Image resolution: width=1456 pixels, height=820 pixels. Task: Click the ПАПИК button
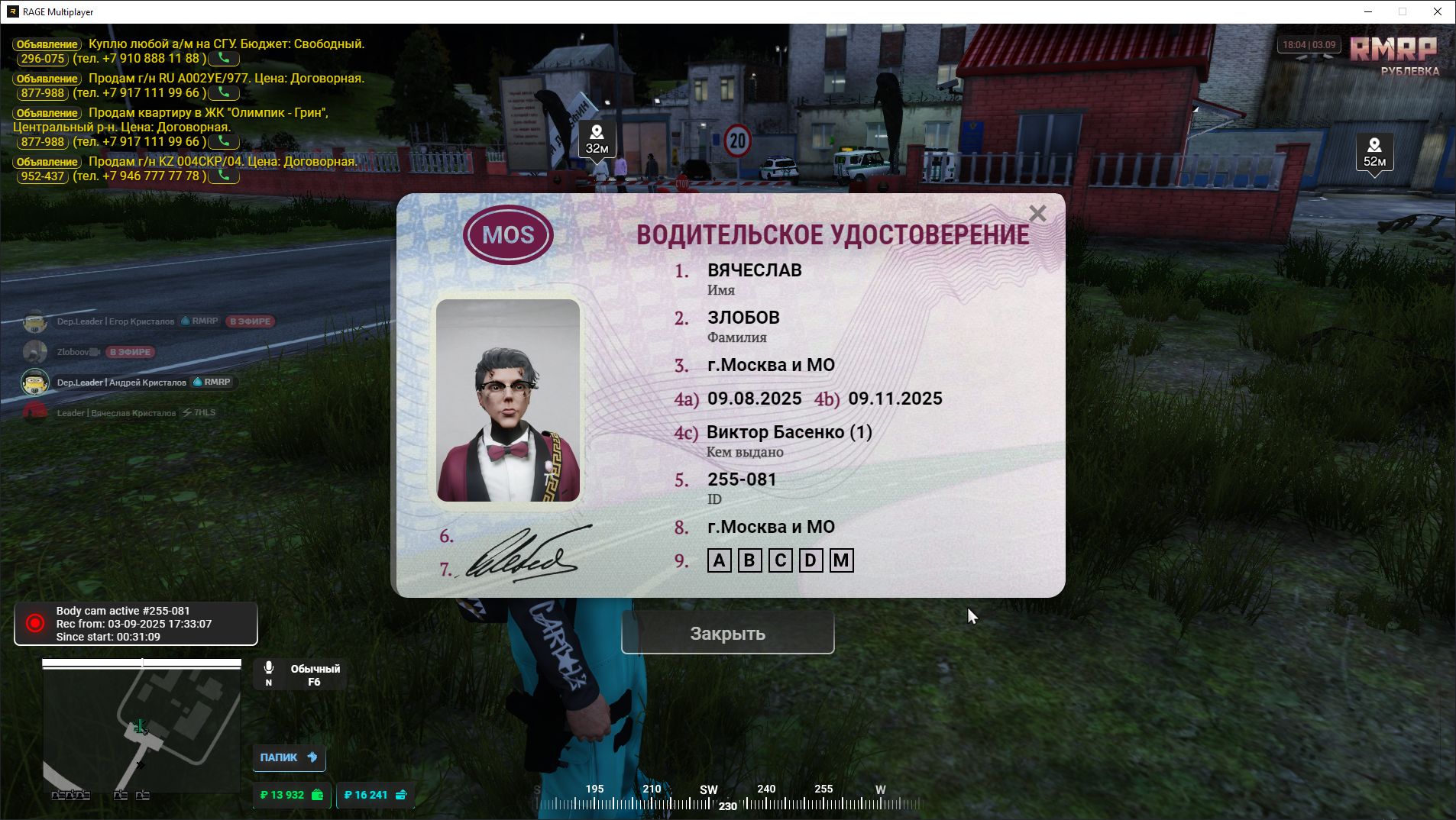pos(289,757)
